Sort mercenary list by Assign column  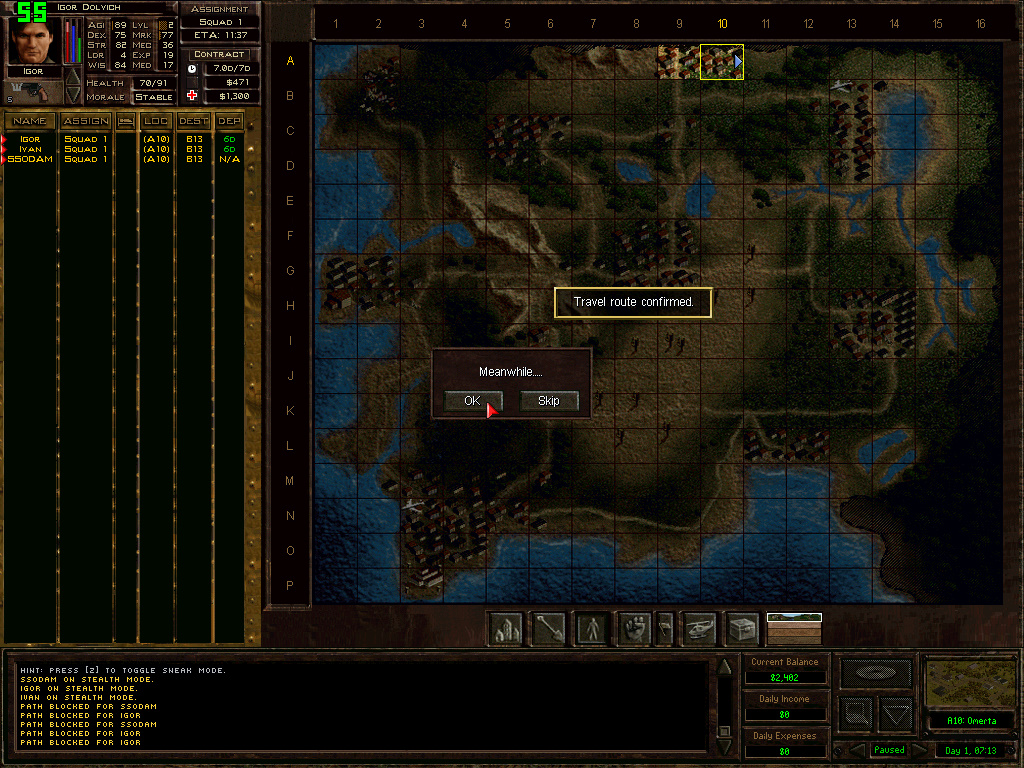(x=86, y=121)
